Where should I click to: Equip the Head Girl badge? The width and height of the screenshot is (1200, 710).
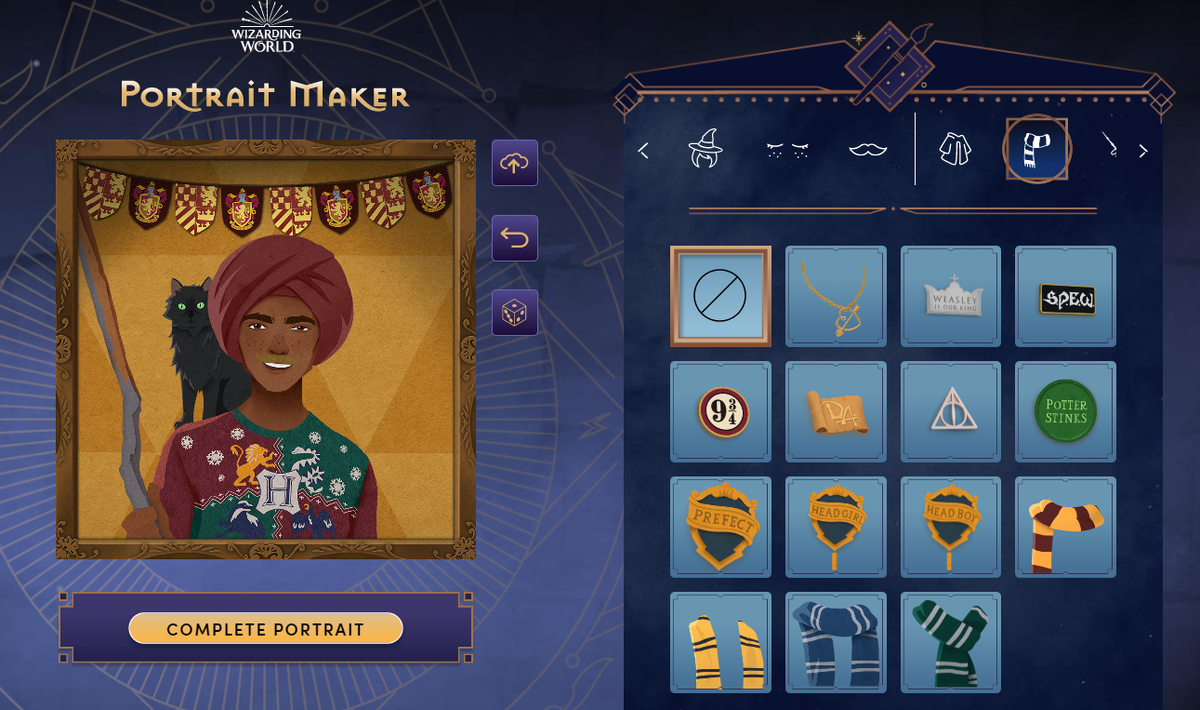[835, 527]
